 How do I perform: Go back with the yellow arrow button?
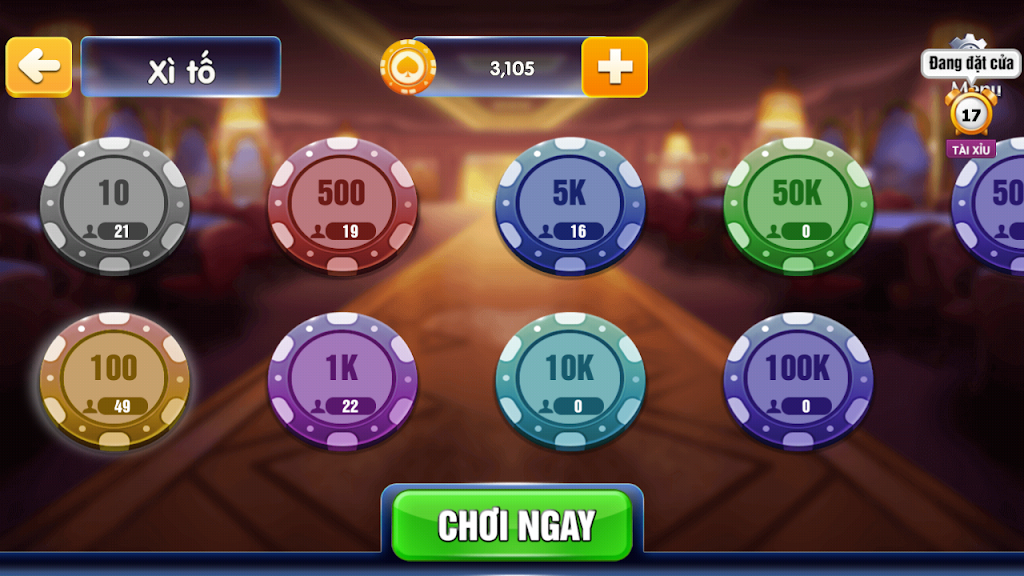tap(39, 67)
